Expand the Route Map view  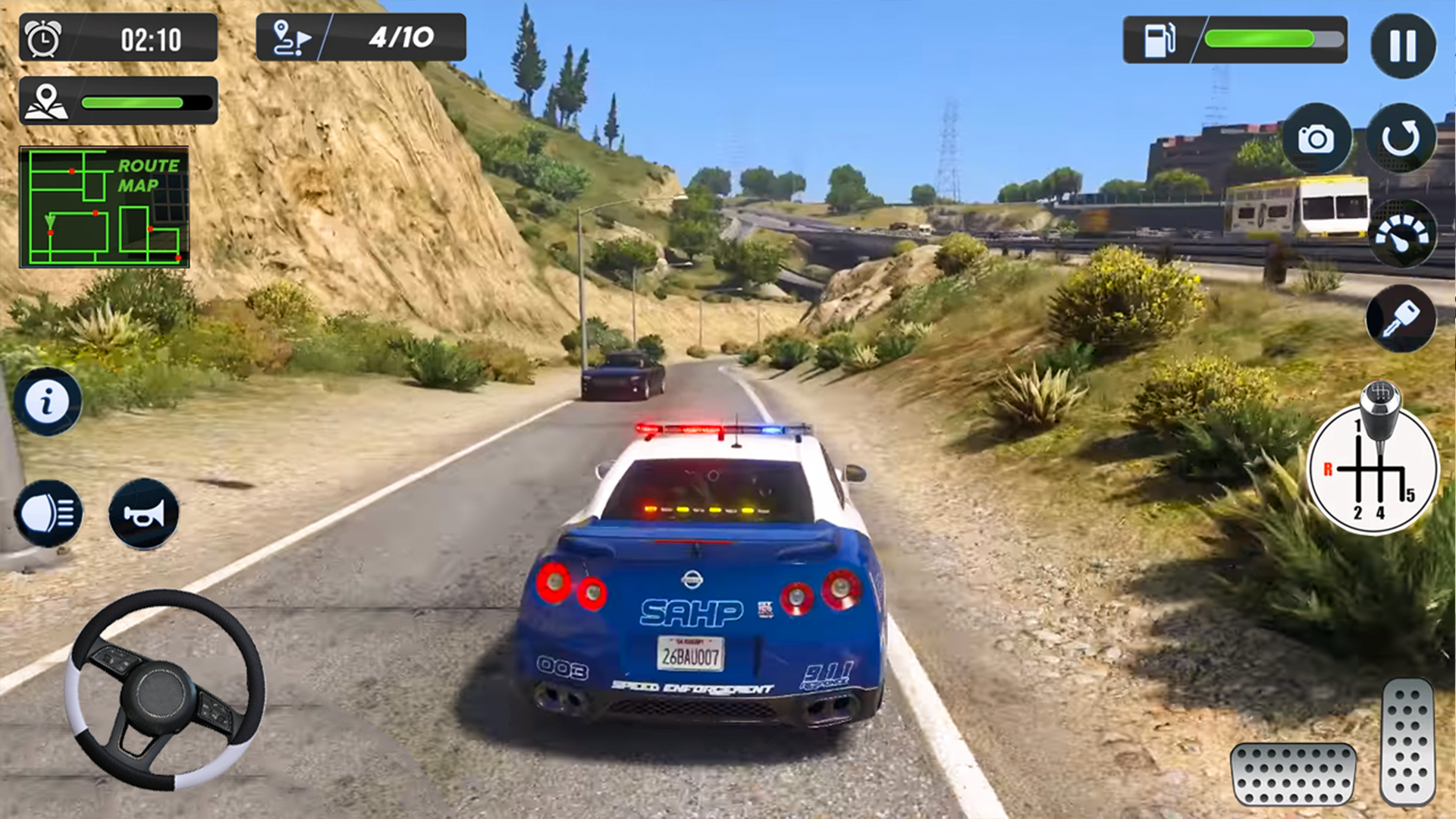coord(104,205)
